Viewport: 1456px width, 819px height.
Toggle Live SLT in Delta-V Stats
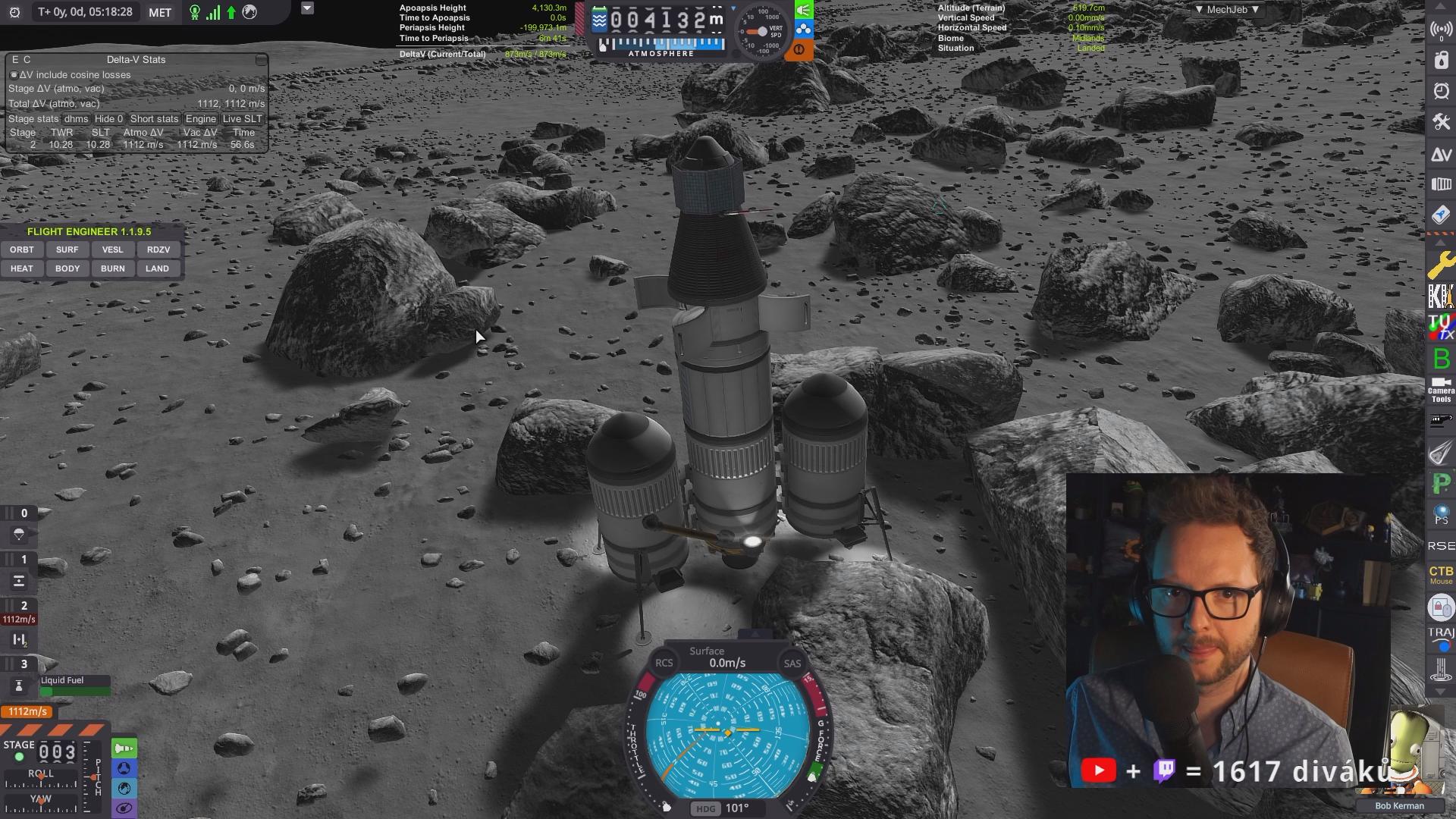click(x=242, y=119)
